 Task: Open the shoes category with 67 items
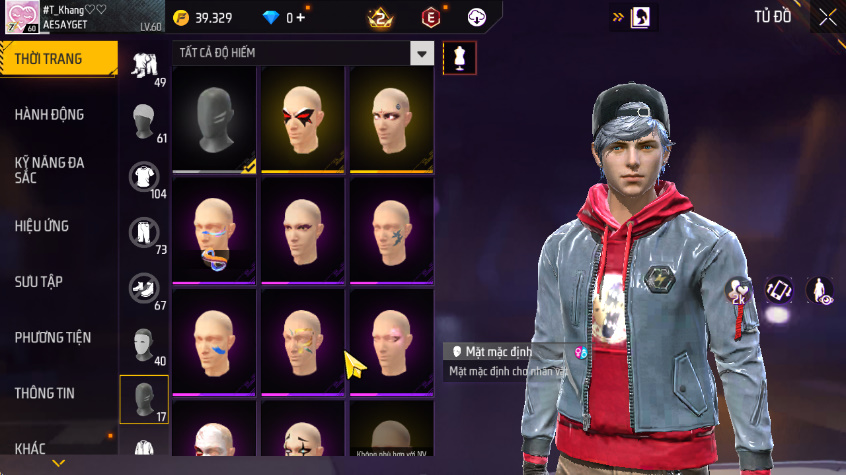tap(145, 290)
